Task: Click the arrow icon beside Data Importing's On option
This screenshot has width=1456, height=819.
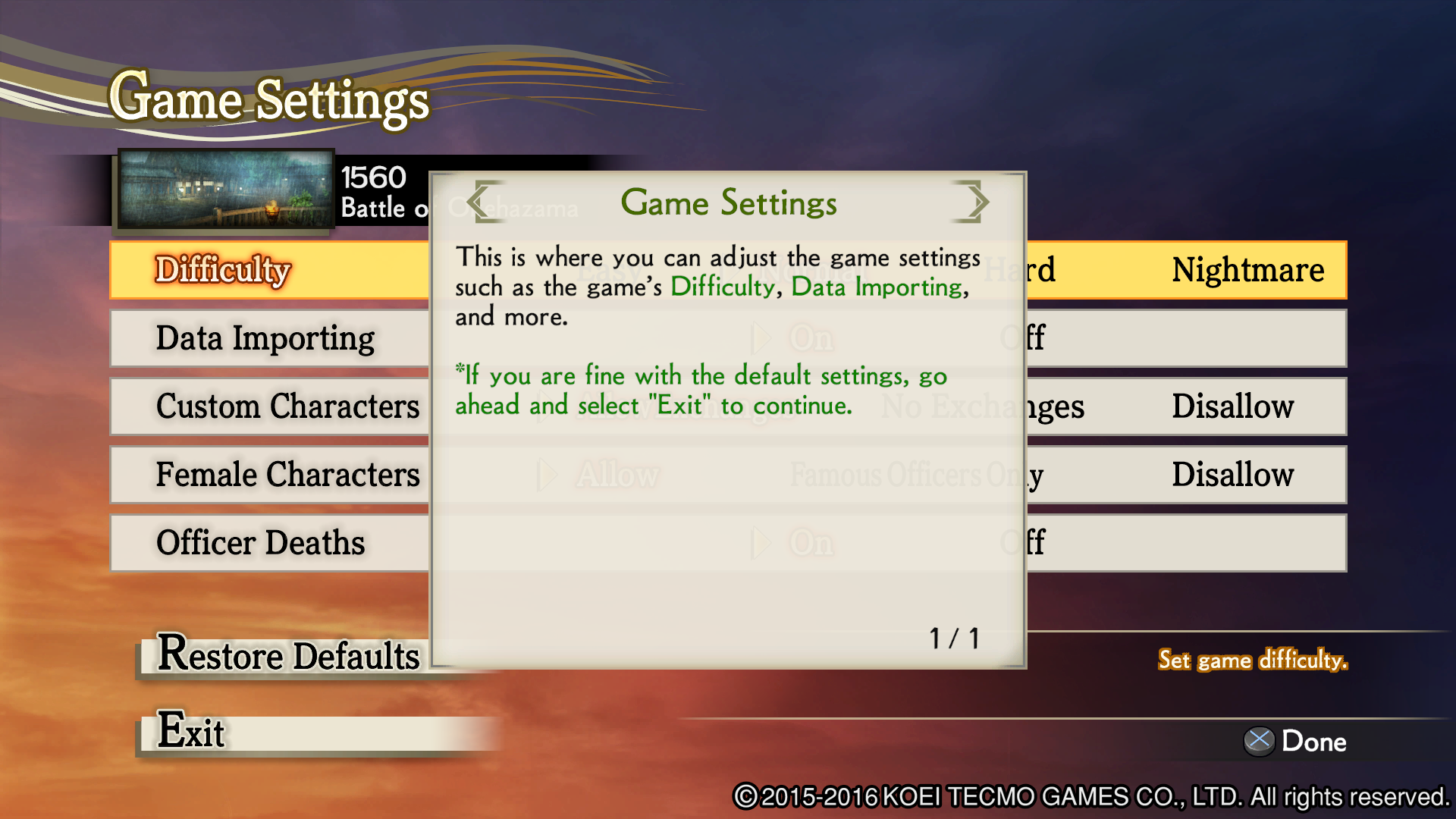Action: click(x=761, y=338)
